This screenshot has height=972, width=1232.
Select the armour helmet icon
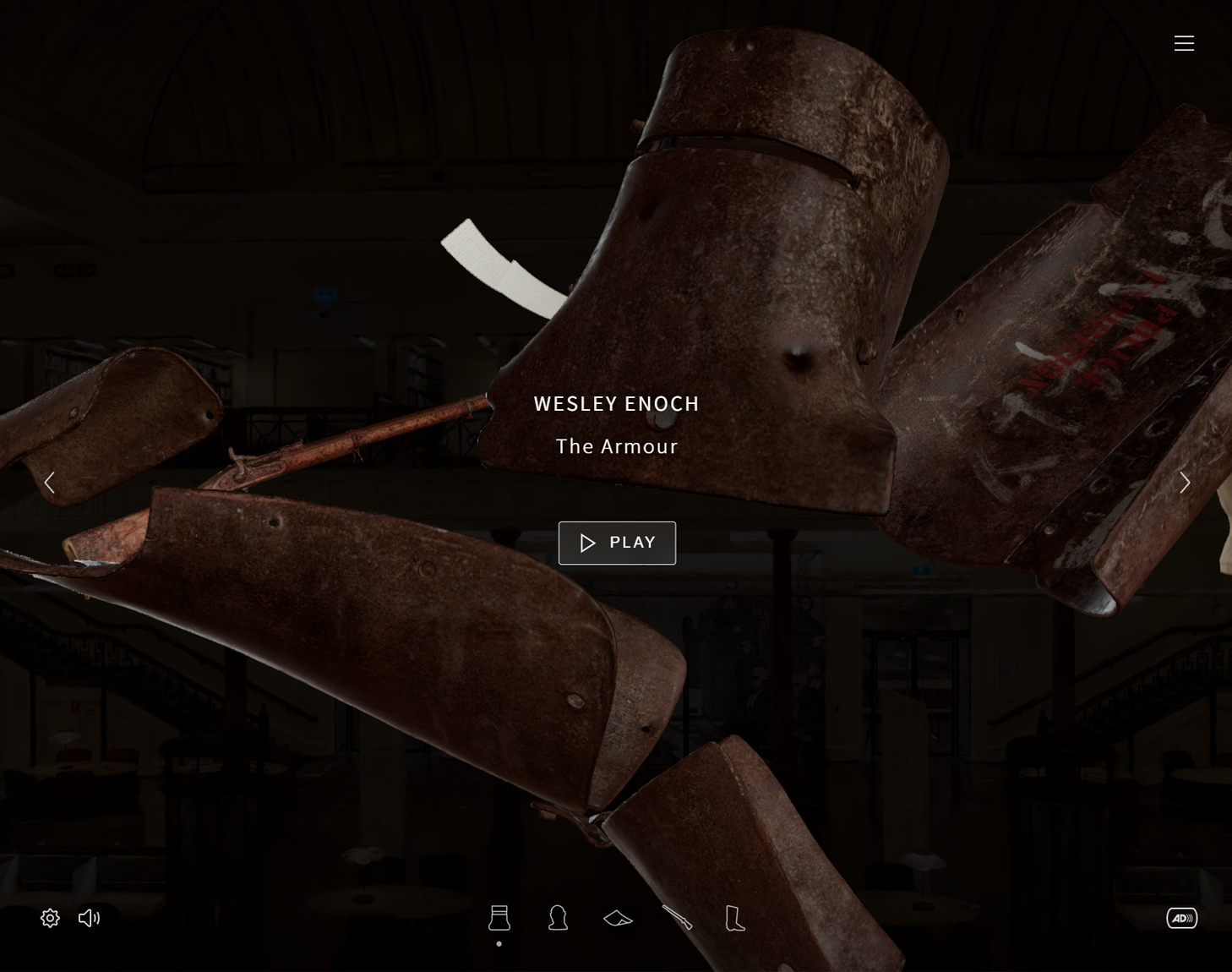pos(499,918)
